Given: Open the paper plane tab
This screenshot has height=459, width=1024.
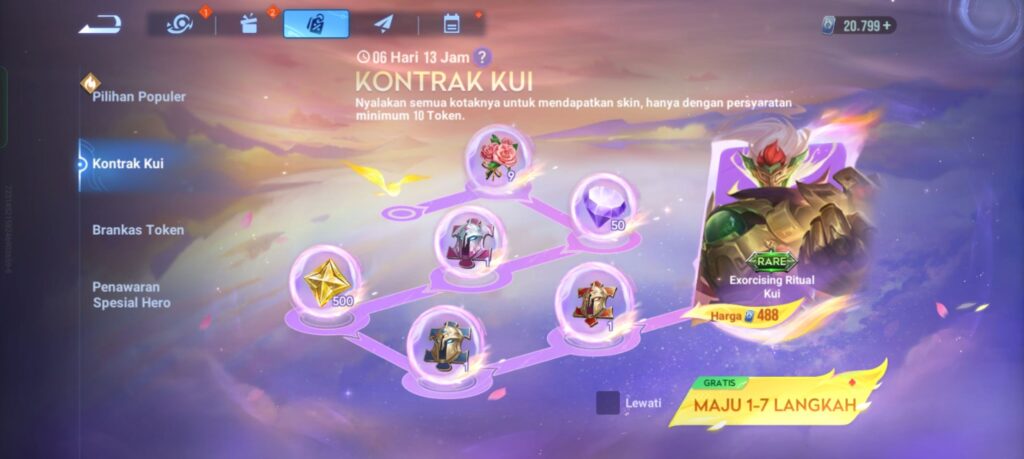Looking at the screenshot, I should (x=384, y=24).
